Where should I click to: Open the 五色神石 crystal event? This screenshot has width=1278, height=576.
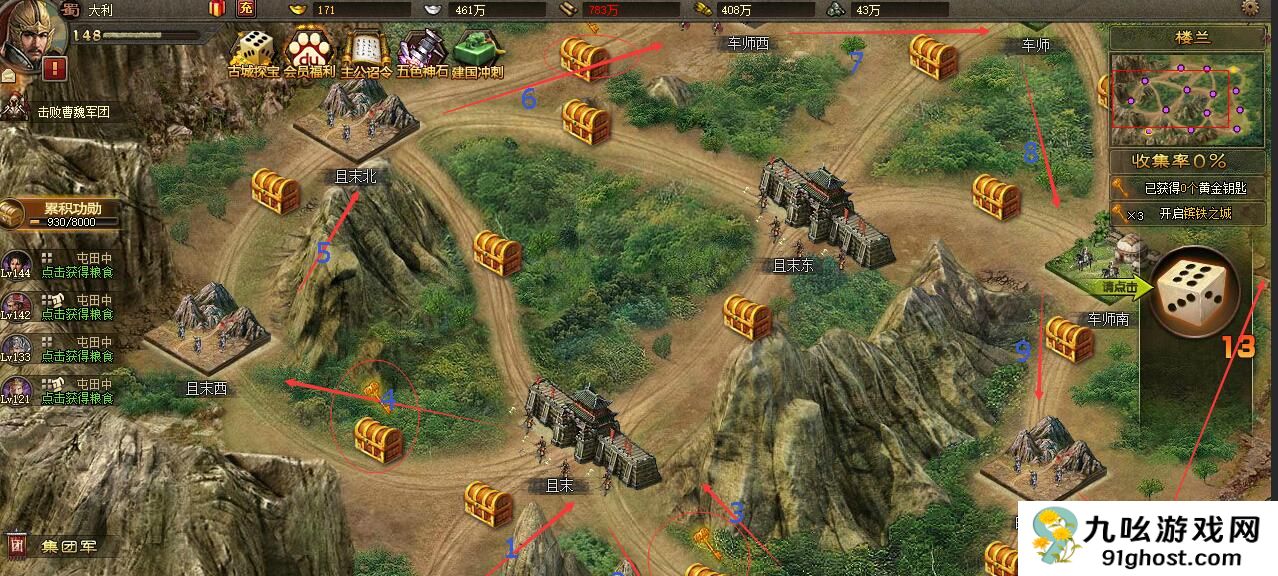421,50
